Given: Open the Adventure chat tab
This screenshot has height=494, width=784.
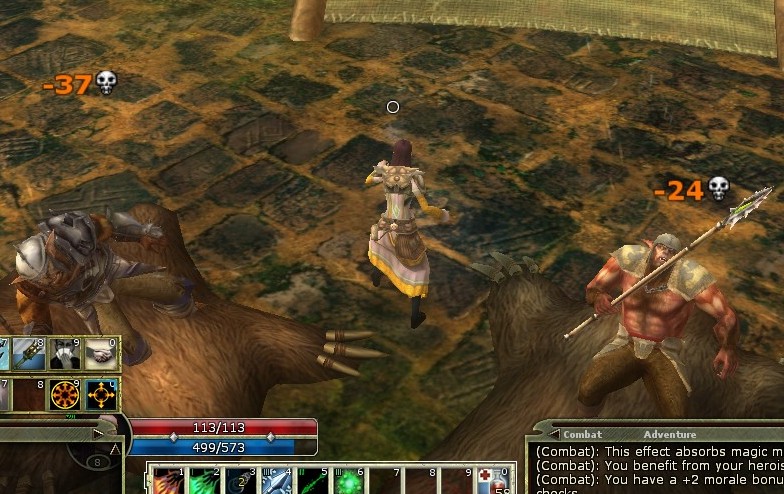Looking at the screenshot, I should coord(669,435).
